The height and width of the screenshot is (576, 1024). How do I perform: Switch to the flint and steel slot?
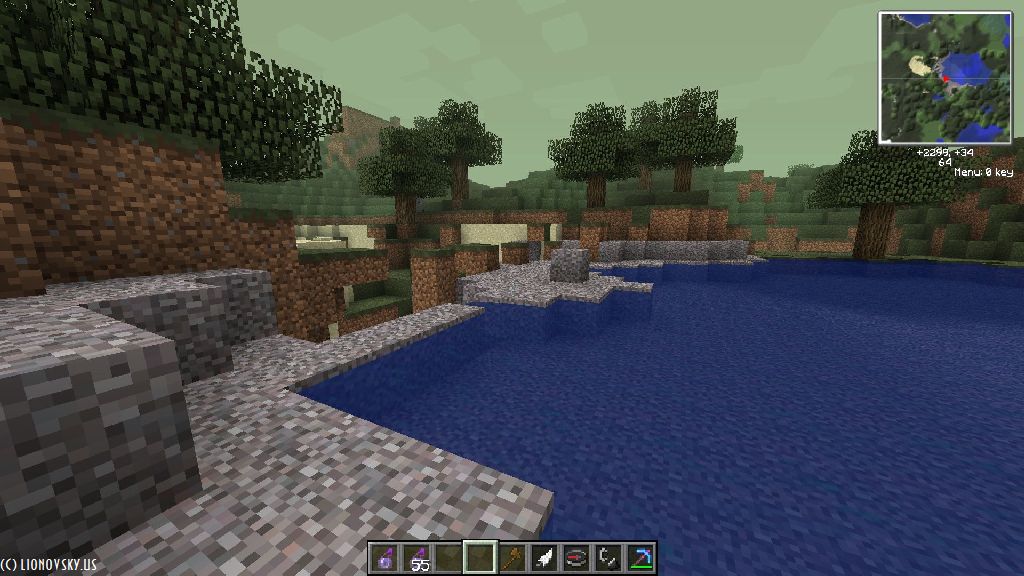point(608,558)
